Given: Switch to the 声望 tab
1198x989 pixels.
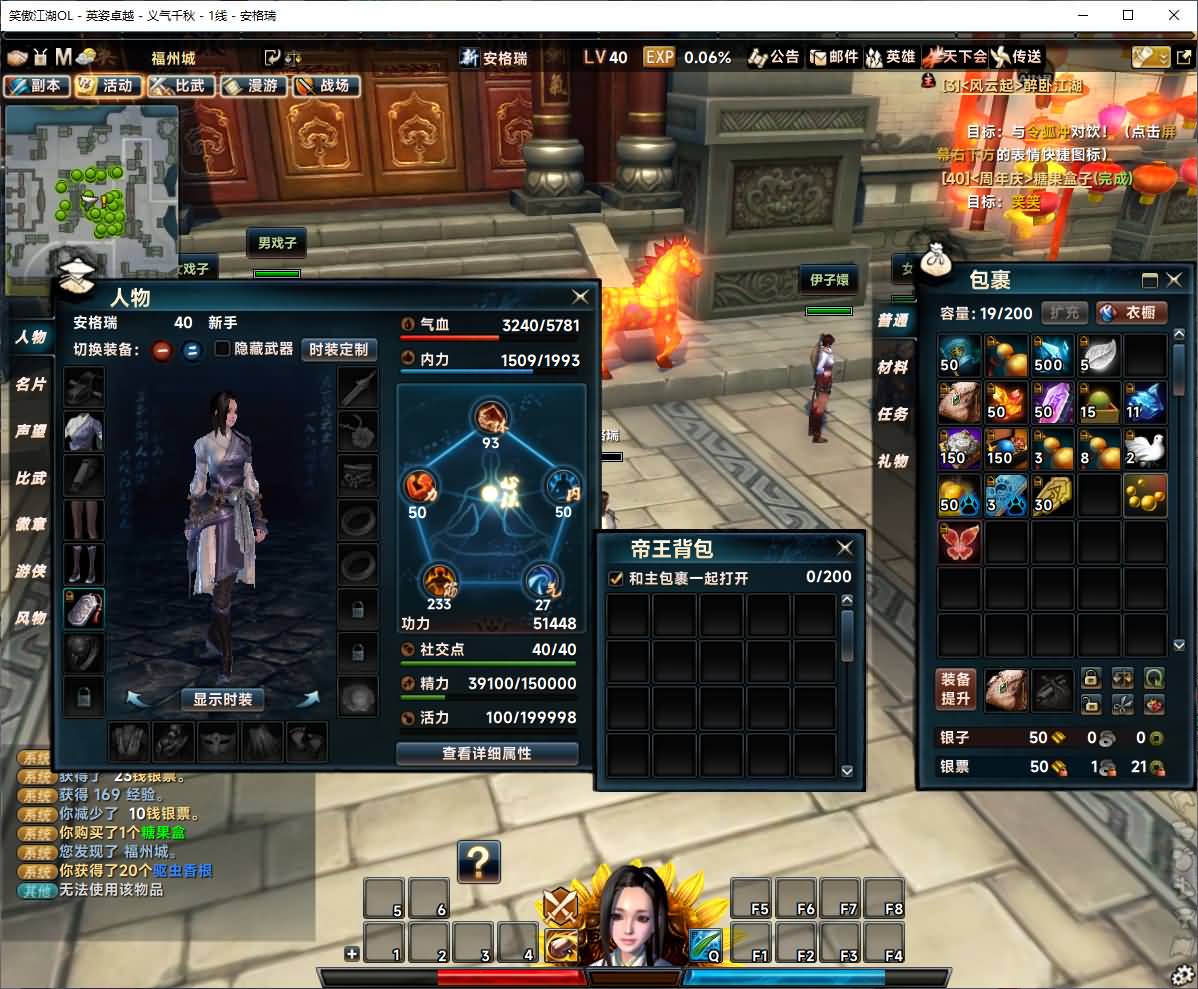Looking at the screenshot, I should (x=30, y=431).
